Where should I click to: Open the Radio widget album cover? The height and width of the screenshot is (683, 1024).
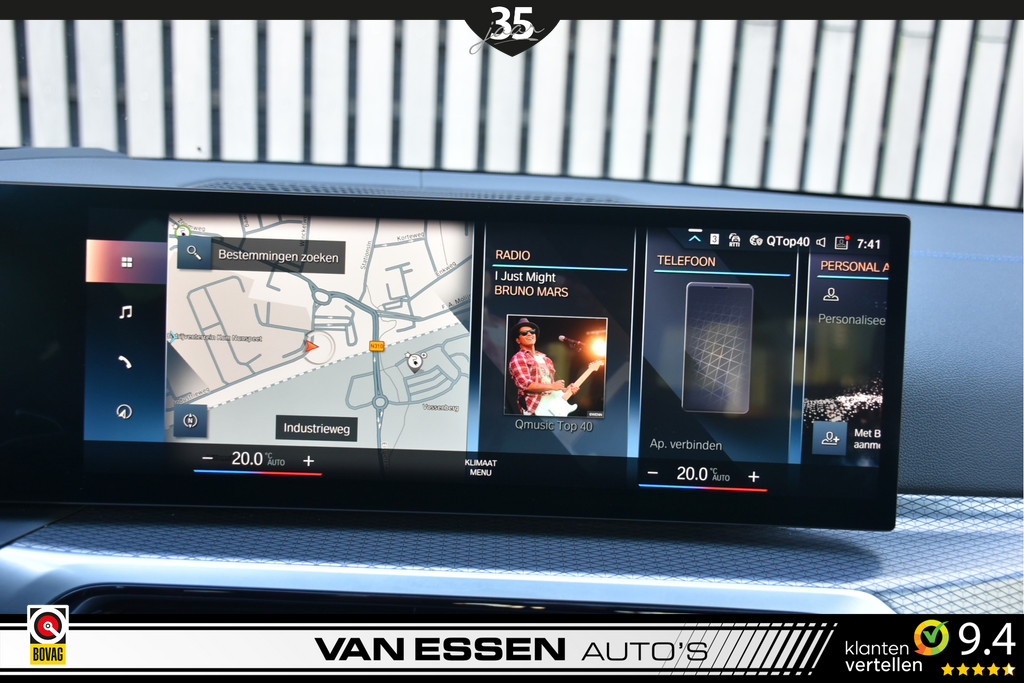point(555,365)
